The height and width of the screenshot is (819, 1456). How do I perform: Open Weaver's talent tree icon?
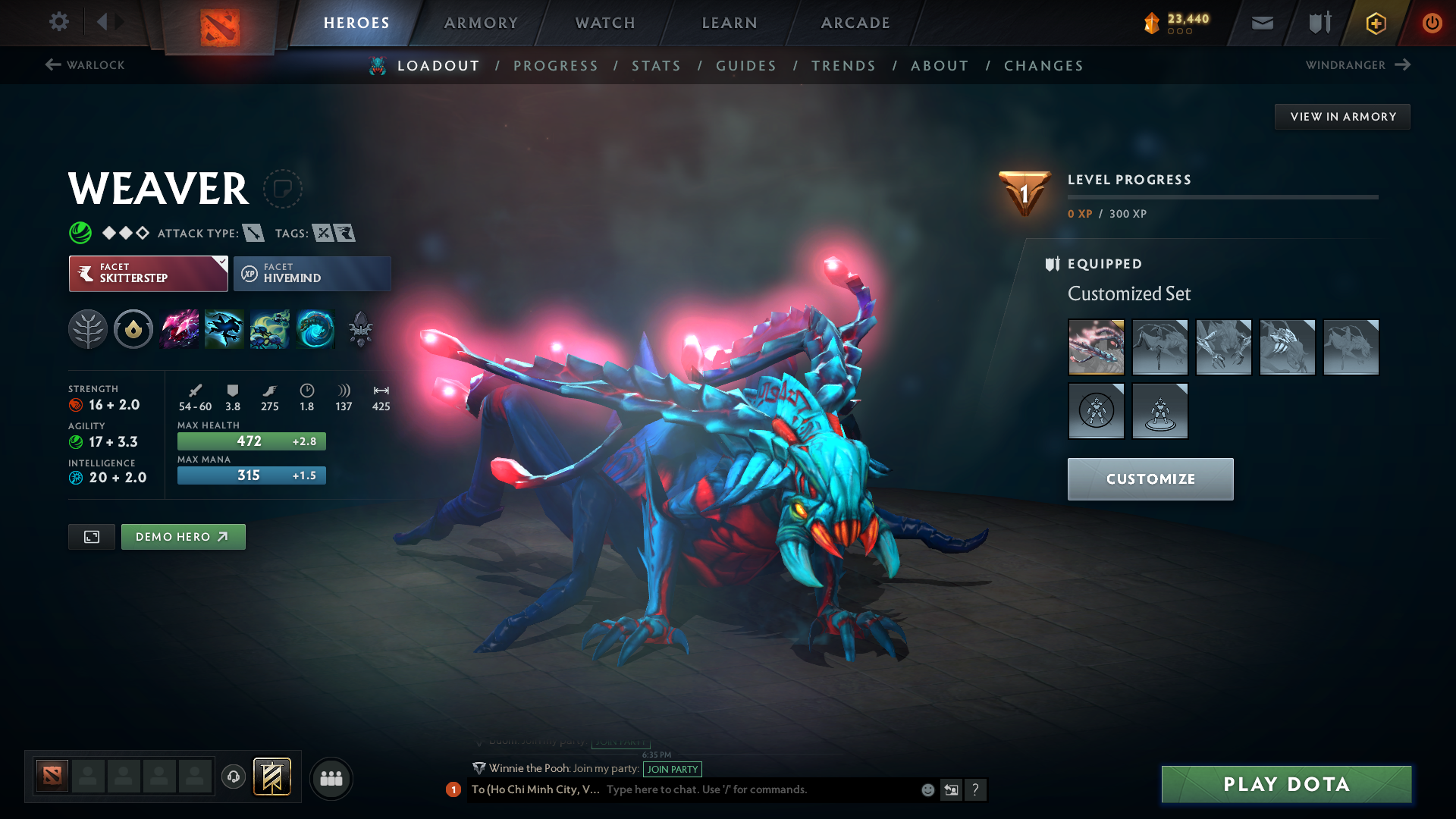tap(89, 329)
